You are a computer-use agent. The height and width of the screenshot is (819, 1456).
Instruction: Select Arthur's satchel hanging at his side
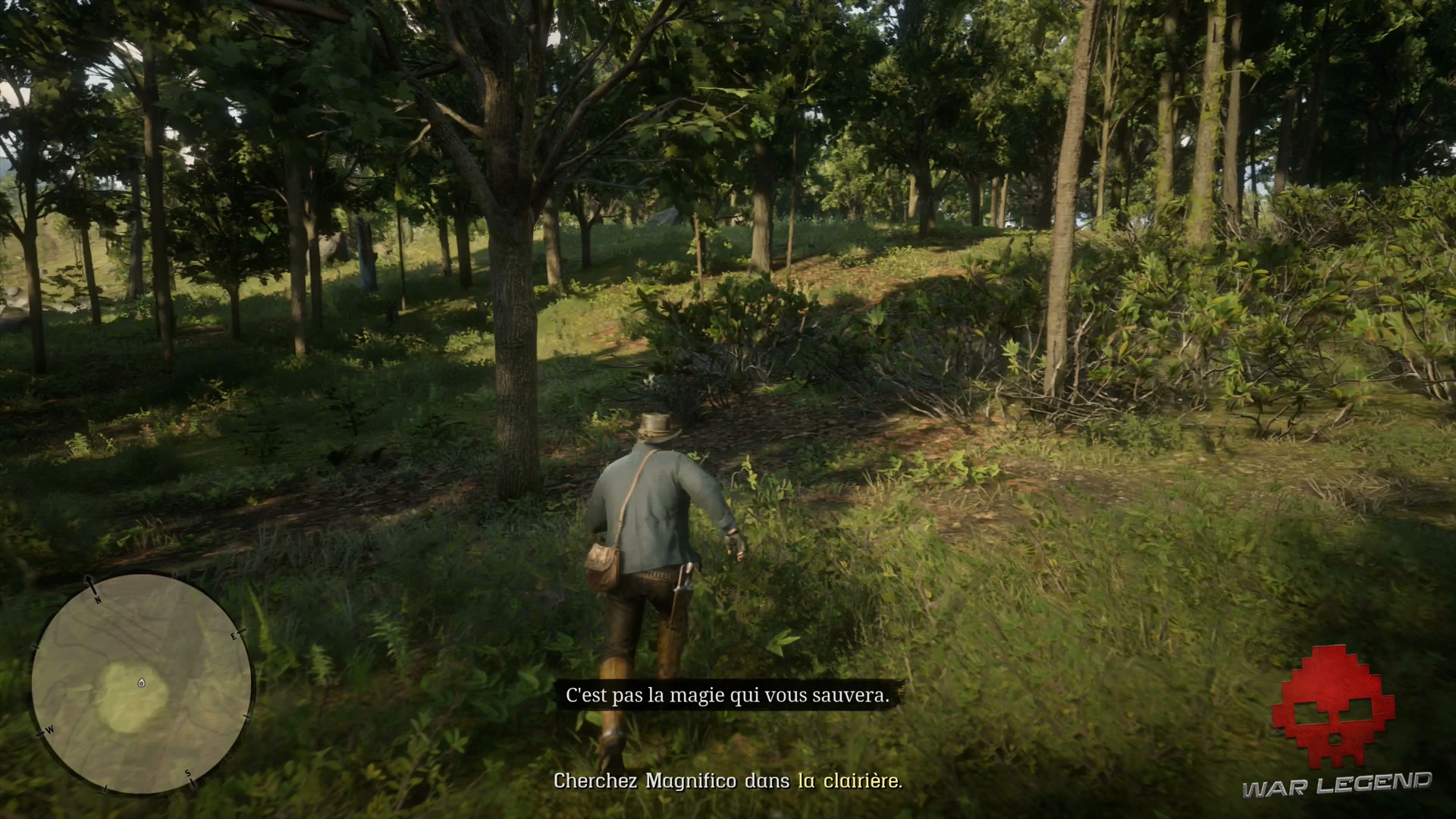[x=602, y=564]
